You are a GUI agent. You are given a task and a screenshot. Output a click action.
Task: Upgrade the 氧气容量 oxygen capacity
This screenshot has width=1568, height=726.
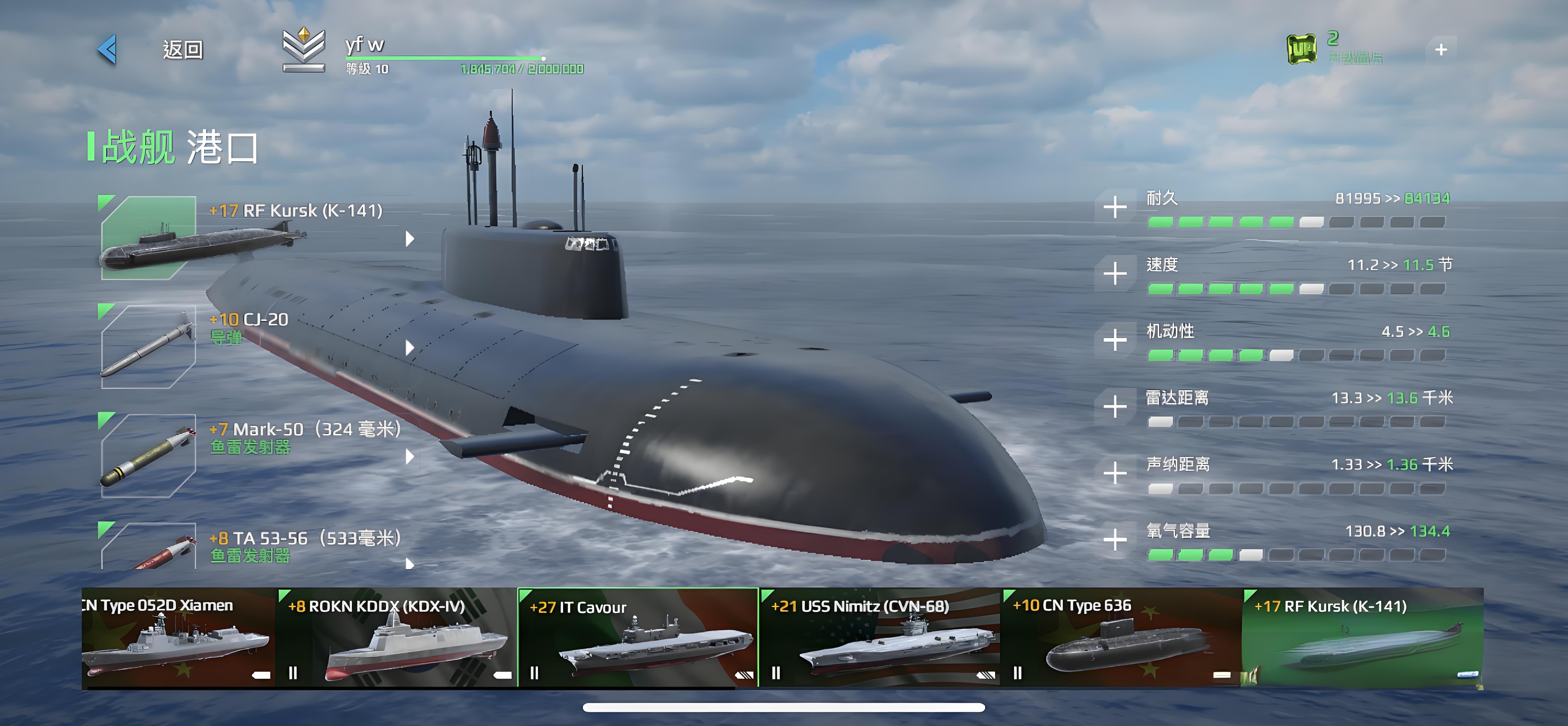click(1114, 540)
